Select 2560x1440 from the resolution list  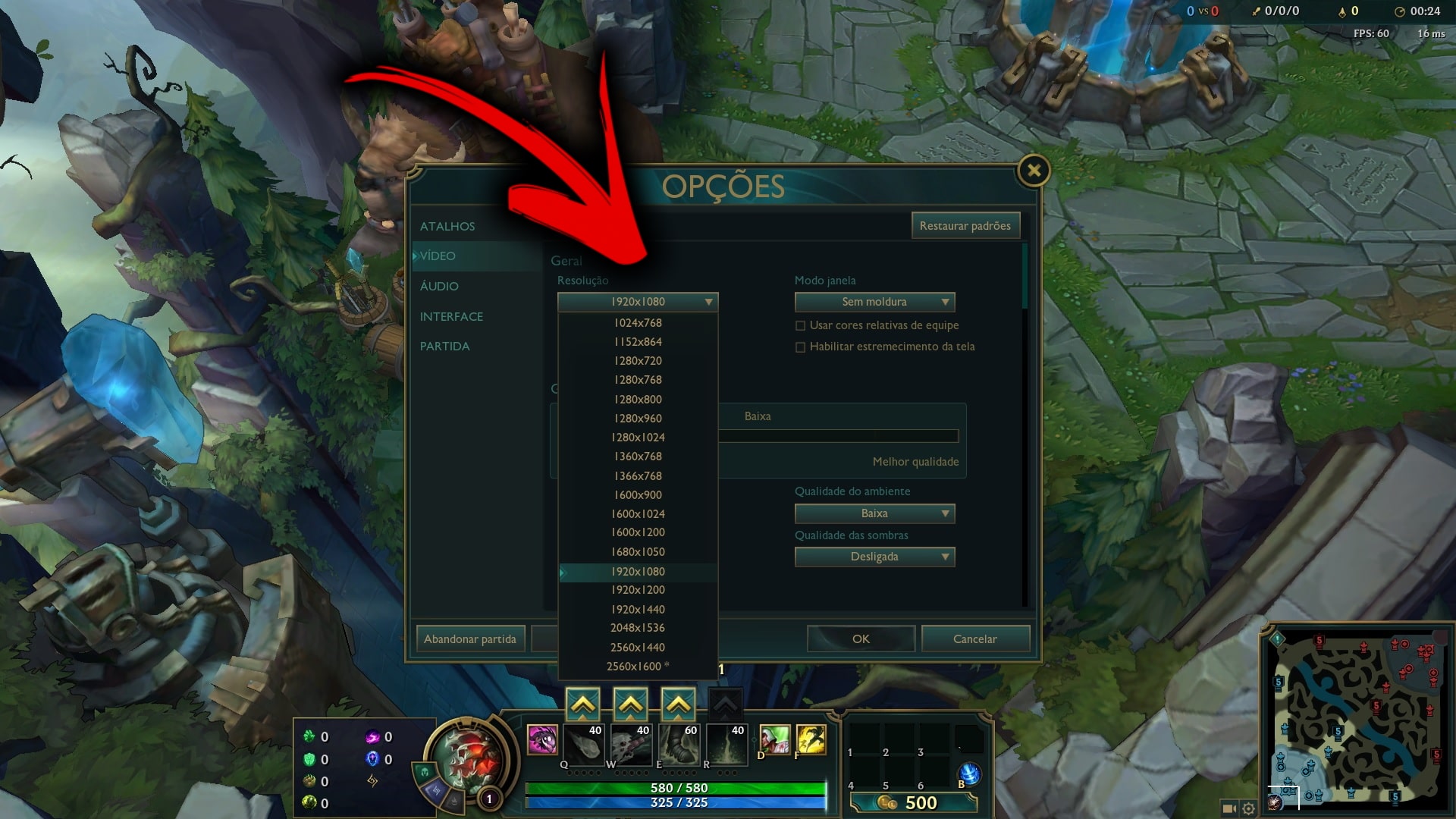tap(637, 647)
